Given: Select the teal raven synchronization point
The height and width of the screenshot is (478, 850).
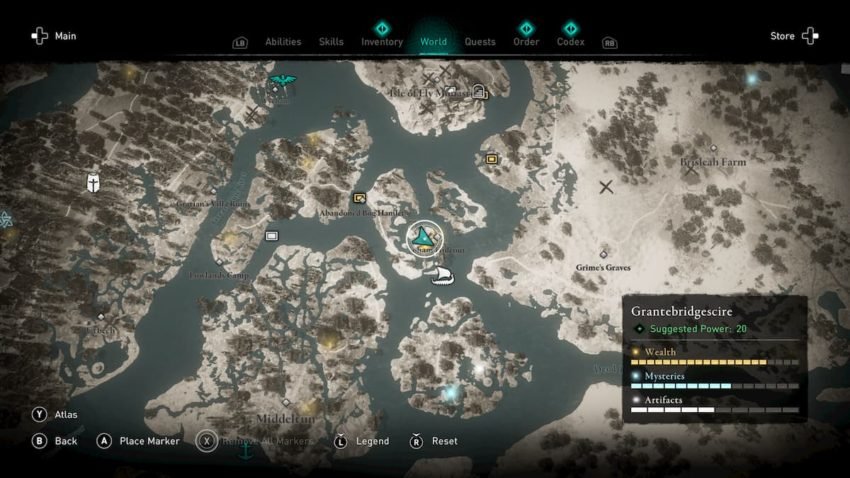Looking at the screenshot, I should pos(282,81).
